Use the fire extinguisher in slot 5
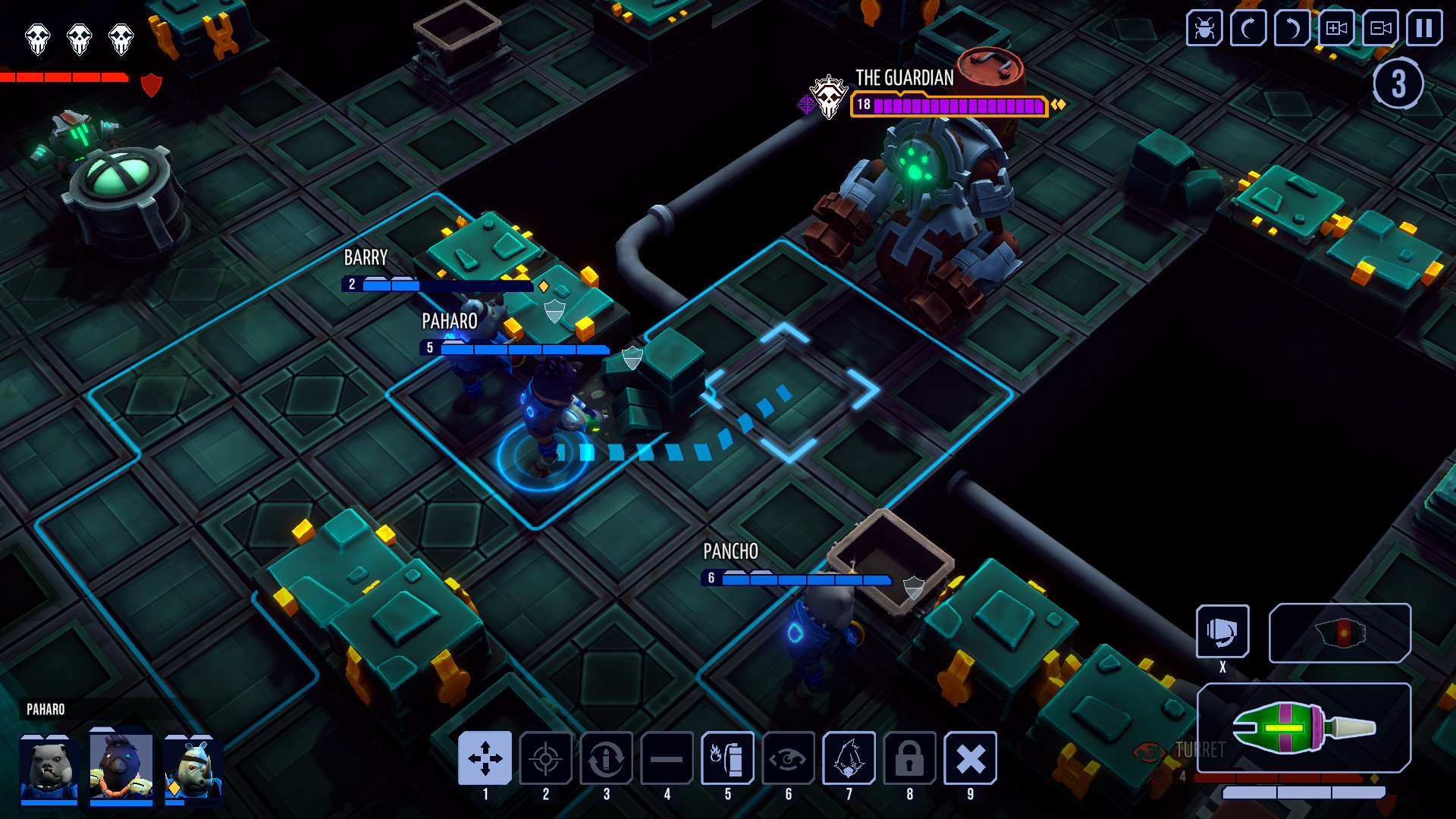The width and height of the screenshot is (1456, 819). (726, 758)
